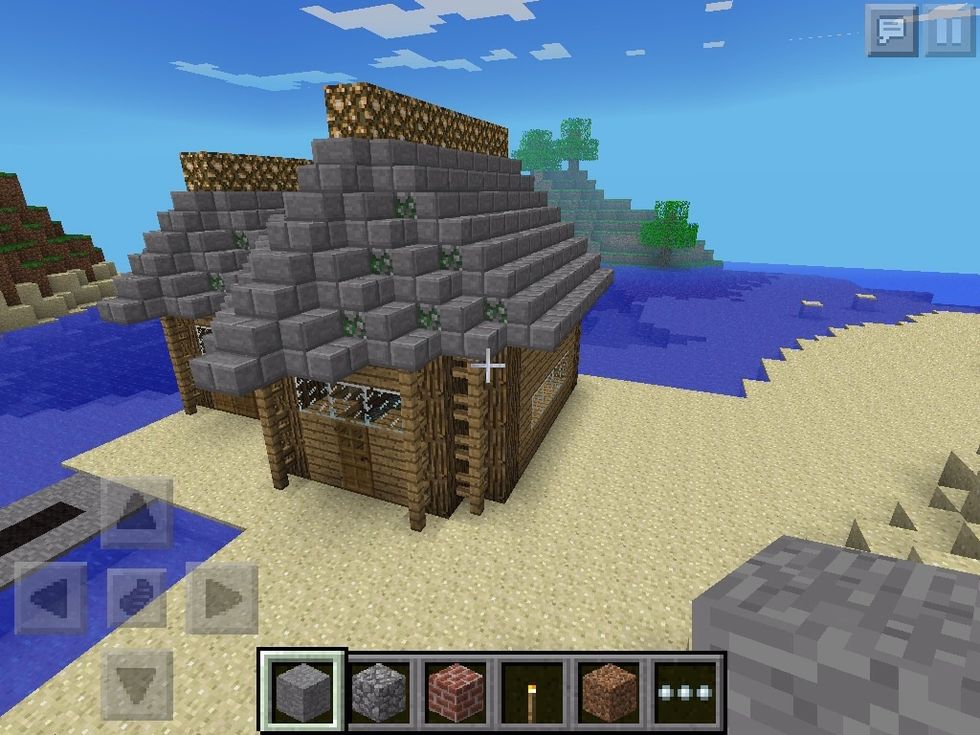Tap the D-pad left arrow to strafe left
The height and width of the screenshot is (735, 980).
[x=51, y=598]
